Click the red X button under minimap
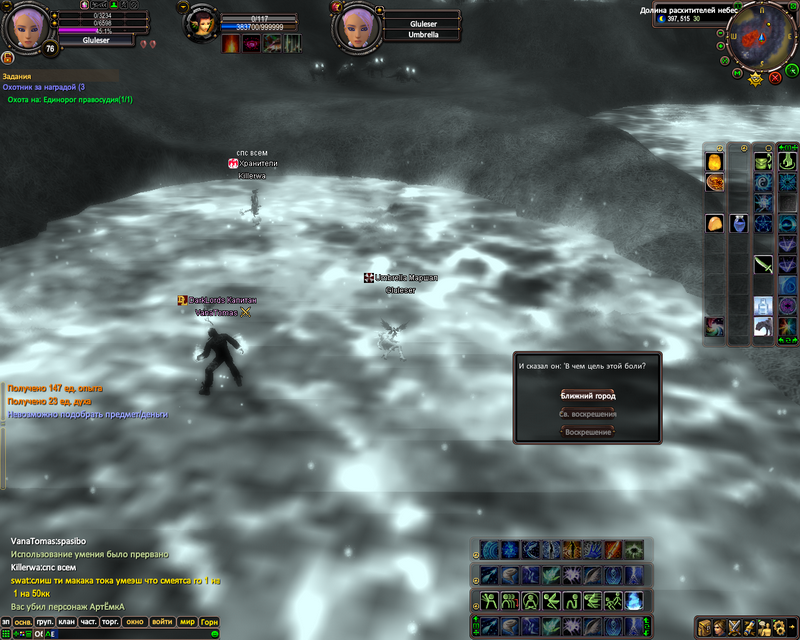The image size is (800, 640). pos(774,77)
